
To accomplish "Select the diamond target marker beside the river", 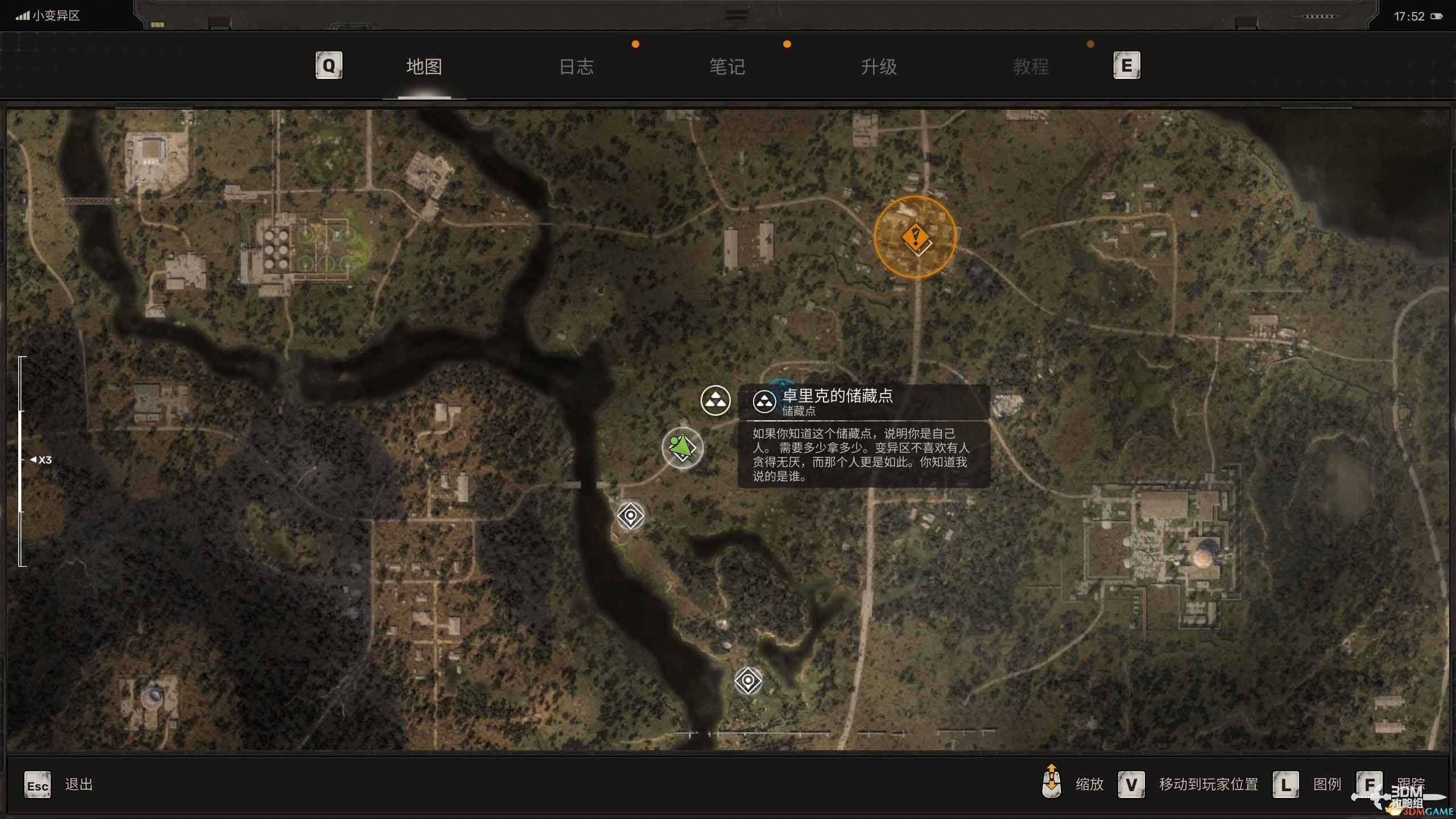I will [x=630, y=516].
